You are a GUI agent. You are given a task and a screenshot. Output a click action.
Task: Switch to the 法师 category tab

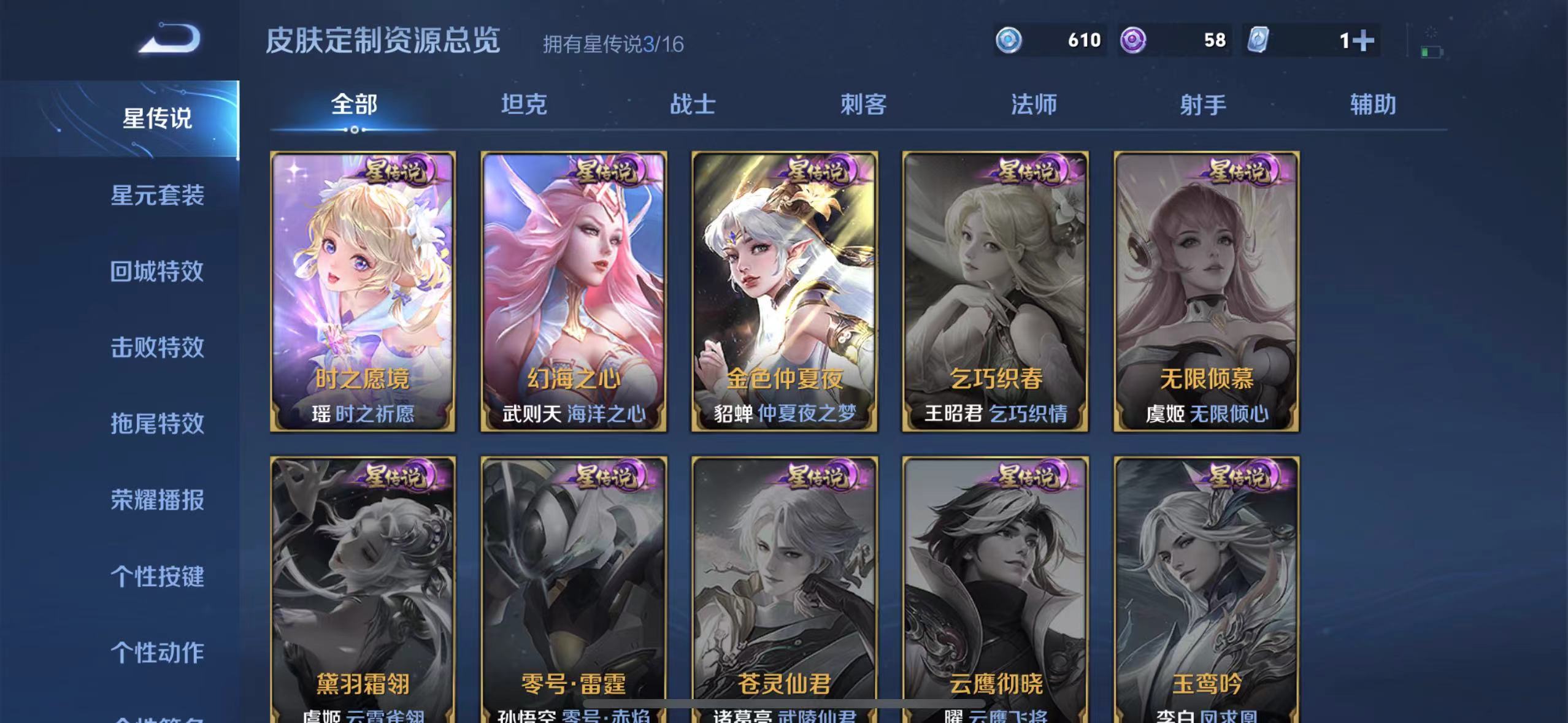click(x=1034, y=105)
